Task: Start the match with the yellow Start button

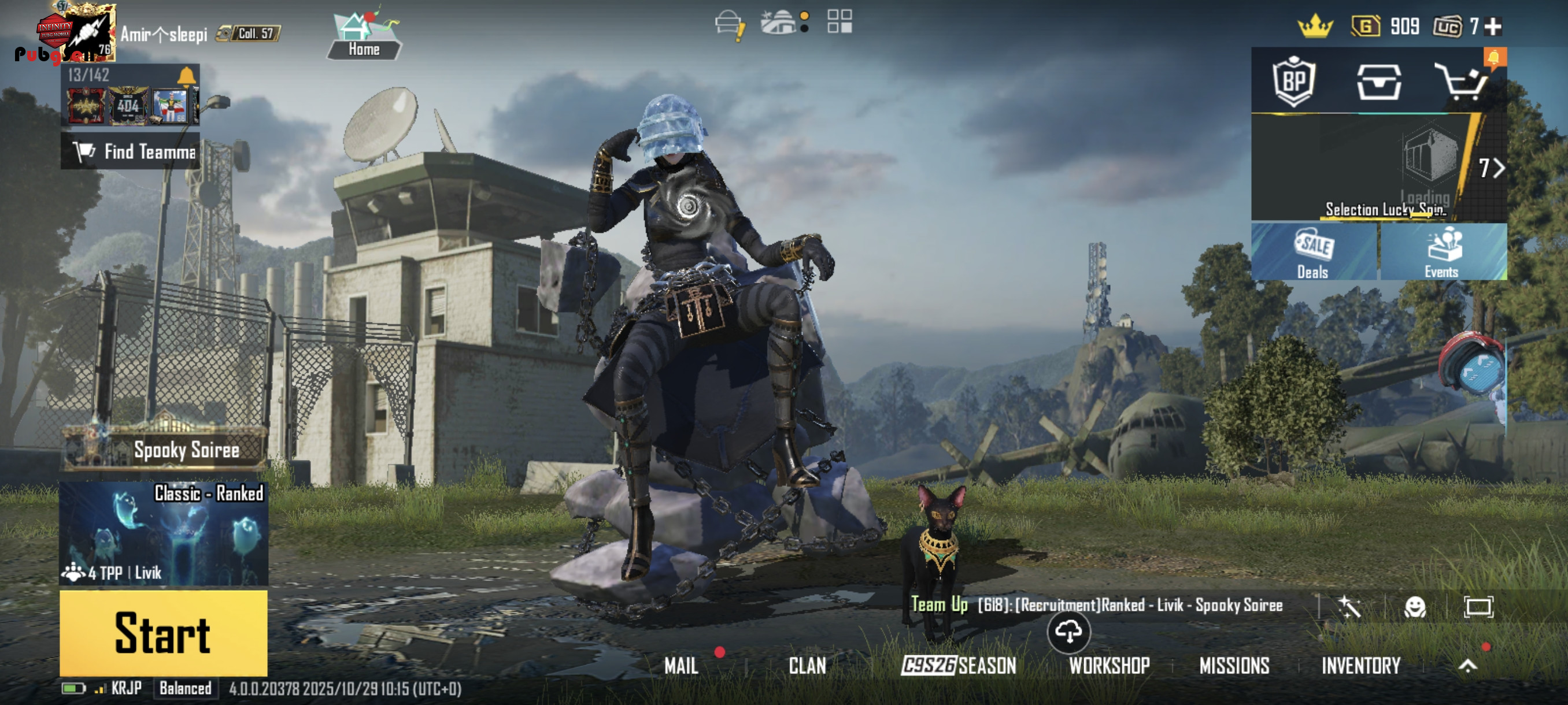Action: (163, 633)
